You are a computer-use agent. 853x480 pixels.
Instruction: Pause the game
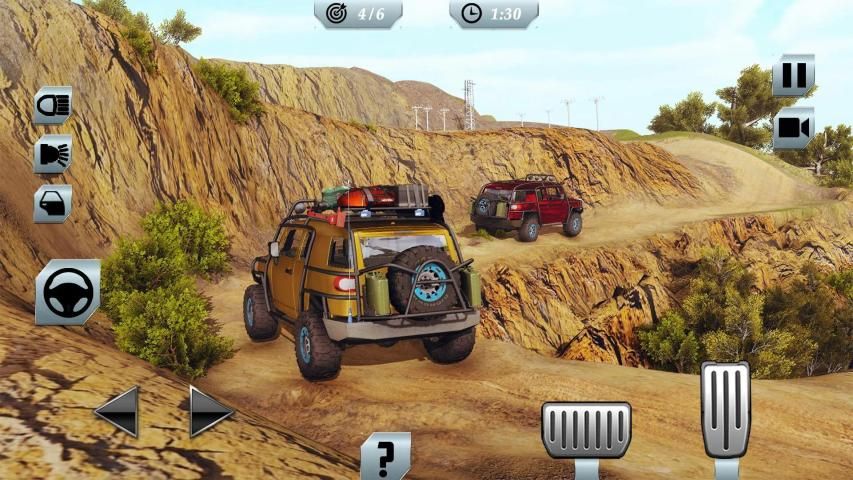[793, 75]
